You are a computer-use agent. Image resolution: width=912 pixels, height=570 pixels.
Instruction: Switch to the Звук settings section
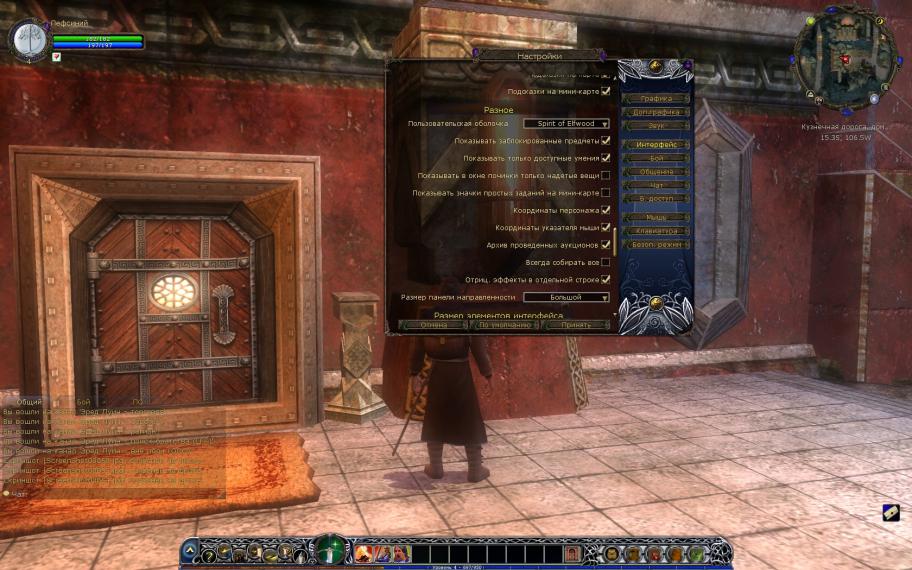tap(655, 126)
